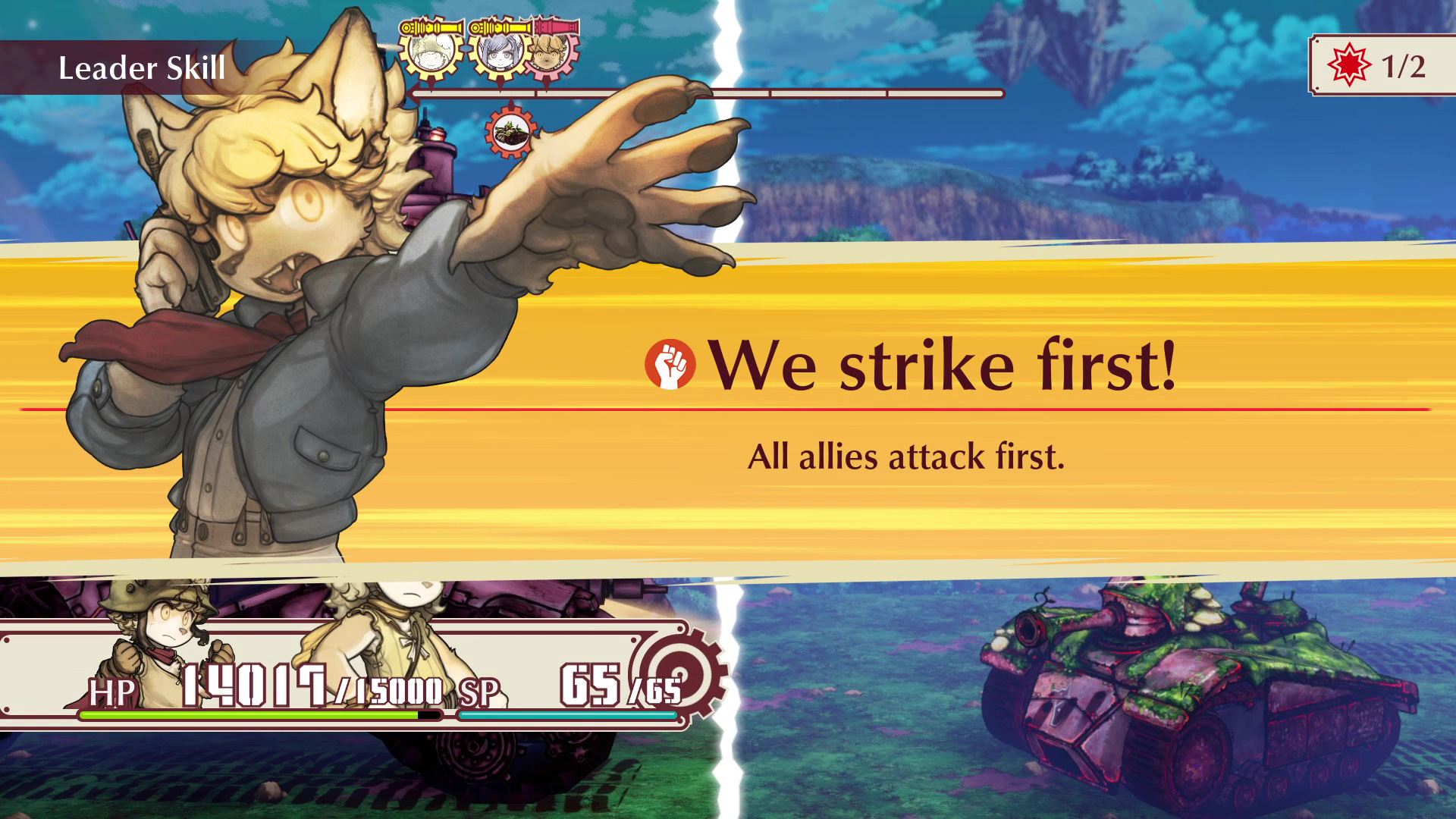Toggle the second yellow cannon marker

[500, 27]
